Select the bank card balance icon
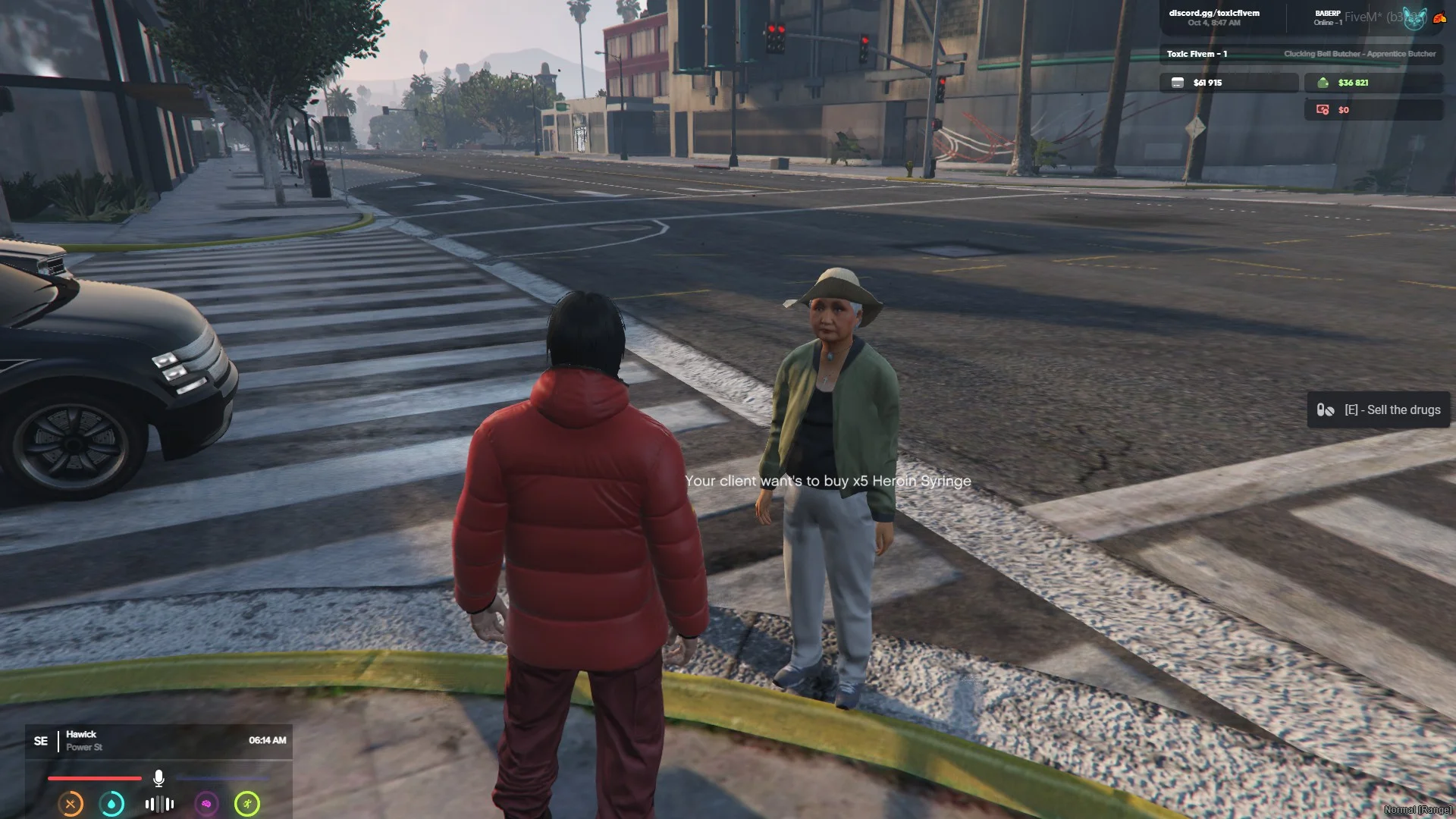Screen dimensions: 1456x819 [x=1177, y=83]
